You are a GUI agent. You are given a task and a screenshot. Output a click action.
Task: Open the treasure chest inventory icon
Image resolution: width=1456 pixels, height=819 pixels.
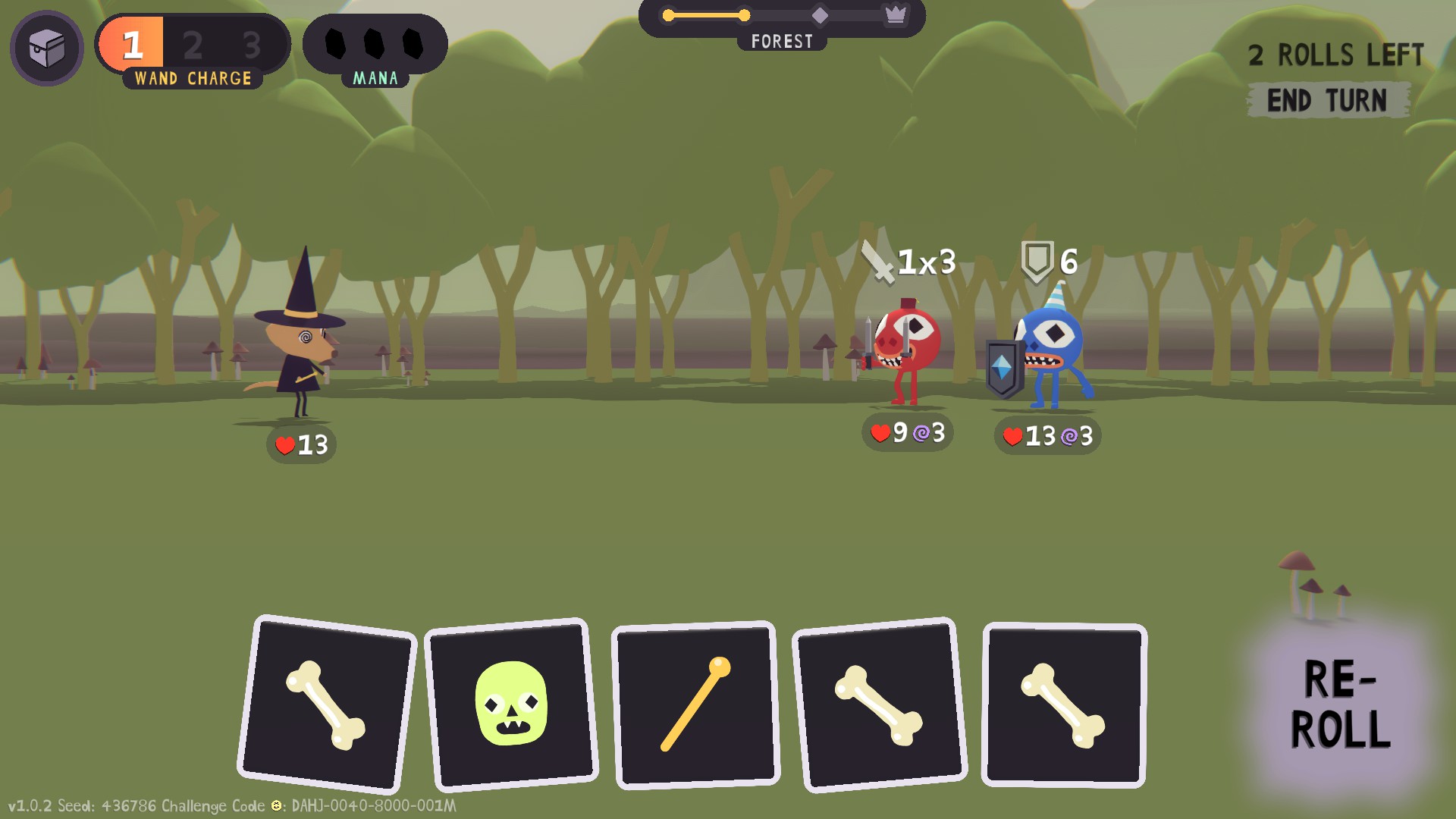47,49
